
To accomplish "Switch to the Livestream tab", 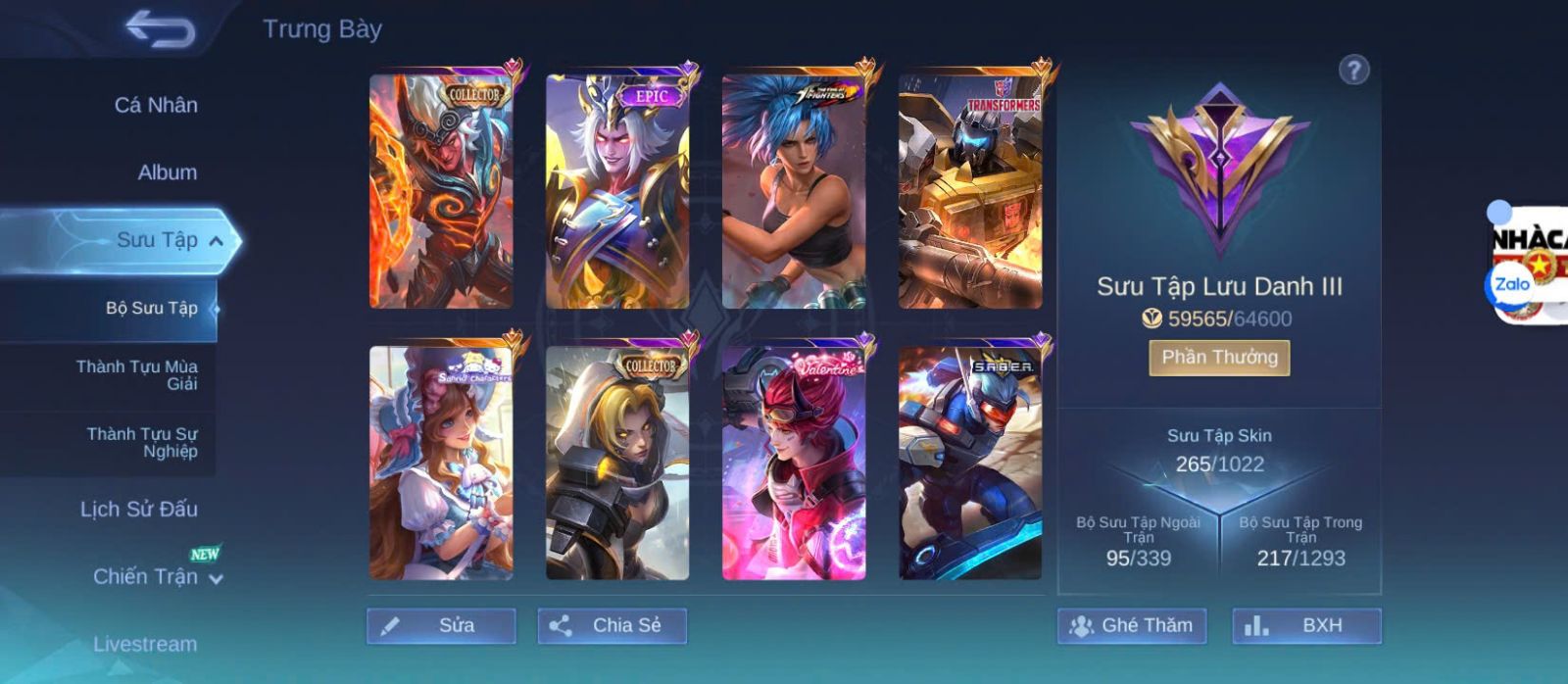I will pos(145,644).
